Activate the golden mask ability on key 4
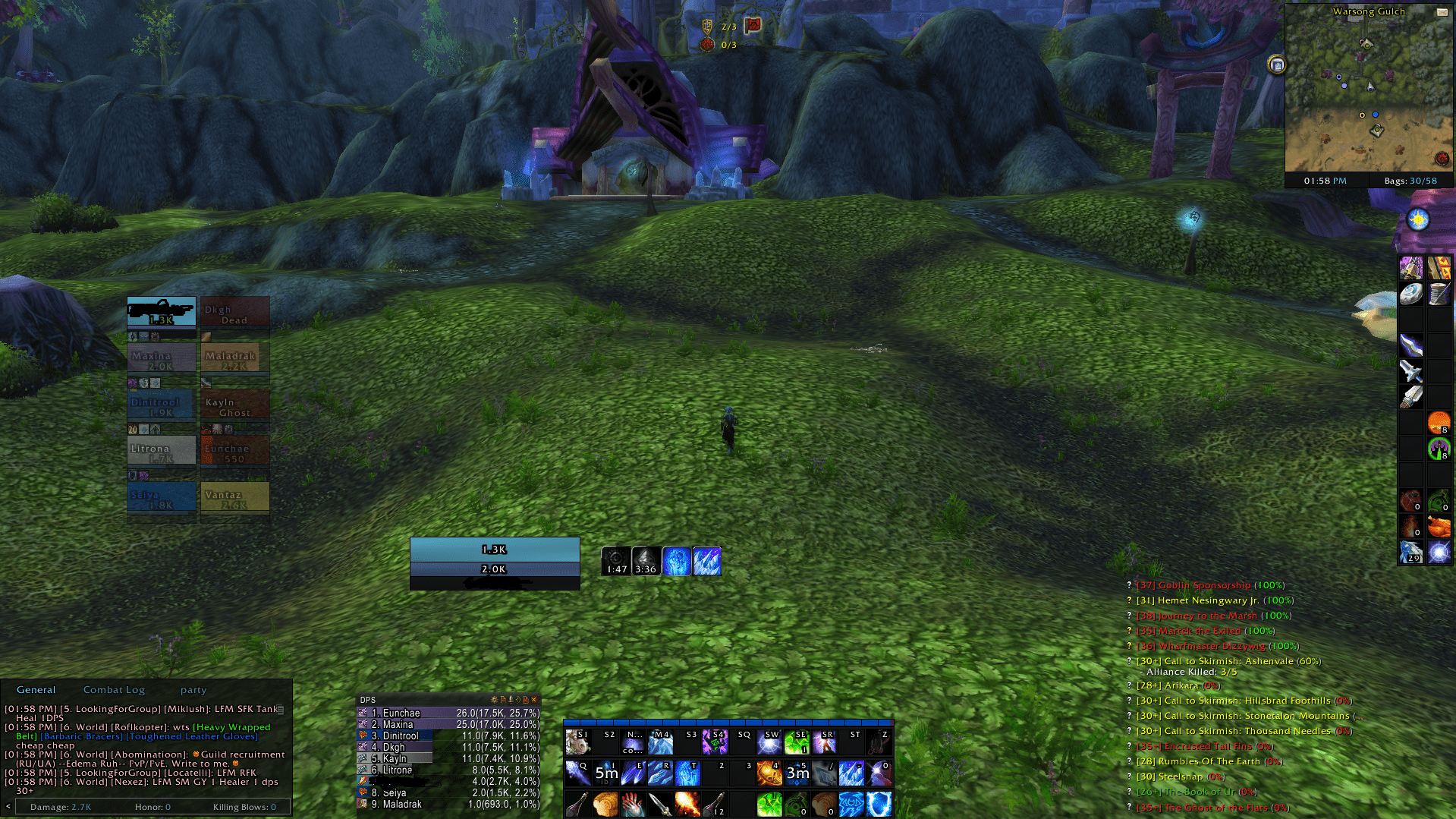Screen dimensions: 1456x819 point(769,773)
